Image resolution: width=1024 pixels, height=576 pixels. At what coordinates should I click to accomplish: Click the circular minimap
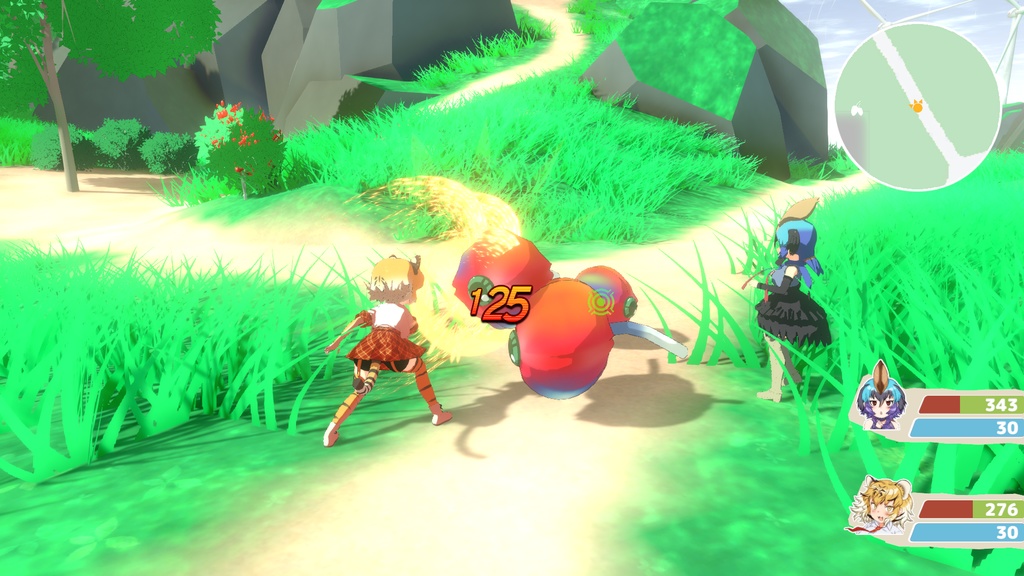pyautogui.click(x=917, y=107)
